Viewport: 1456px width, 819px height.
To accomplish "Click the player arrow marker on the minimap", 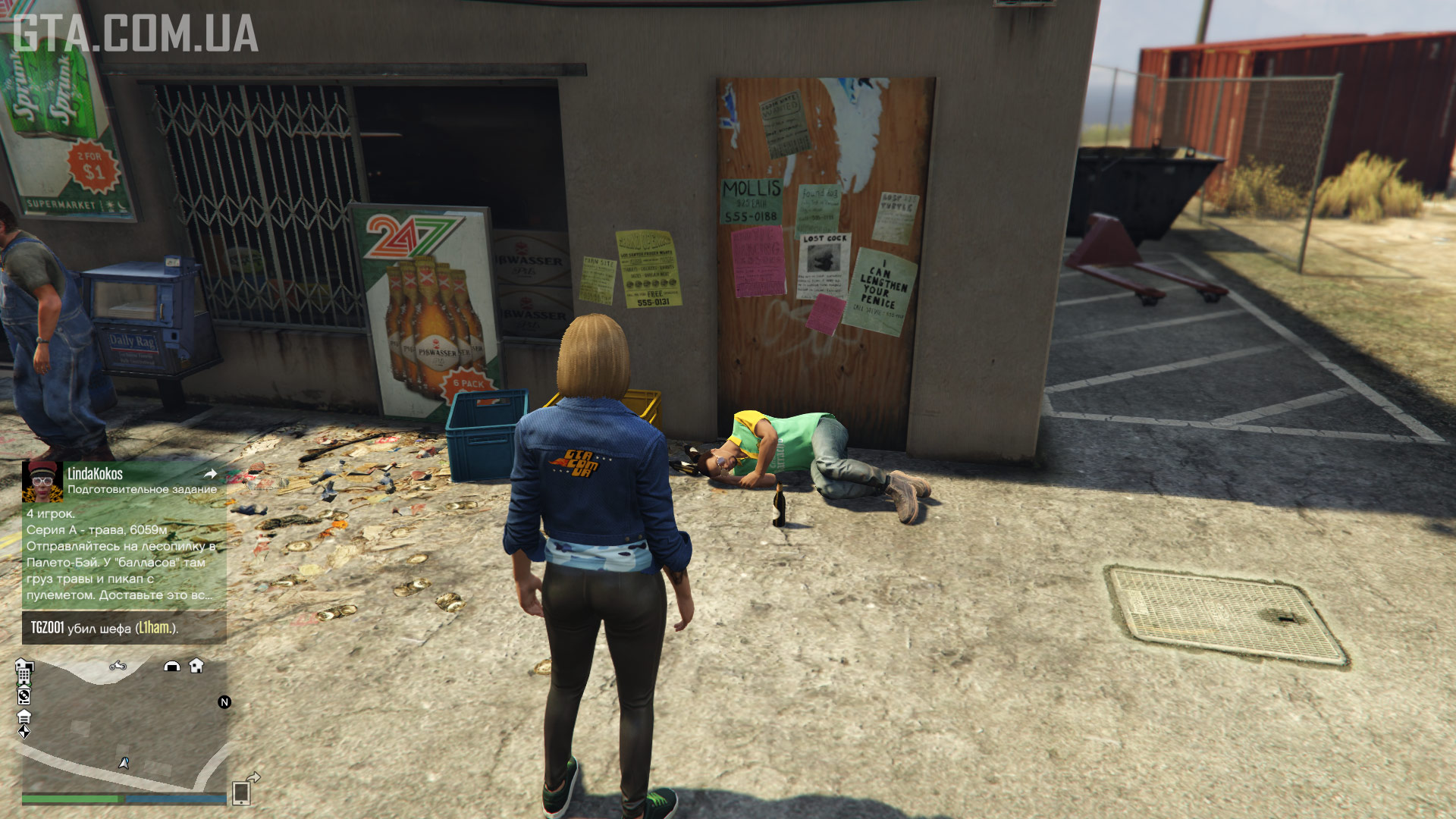I will 124,763.
